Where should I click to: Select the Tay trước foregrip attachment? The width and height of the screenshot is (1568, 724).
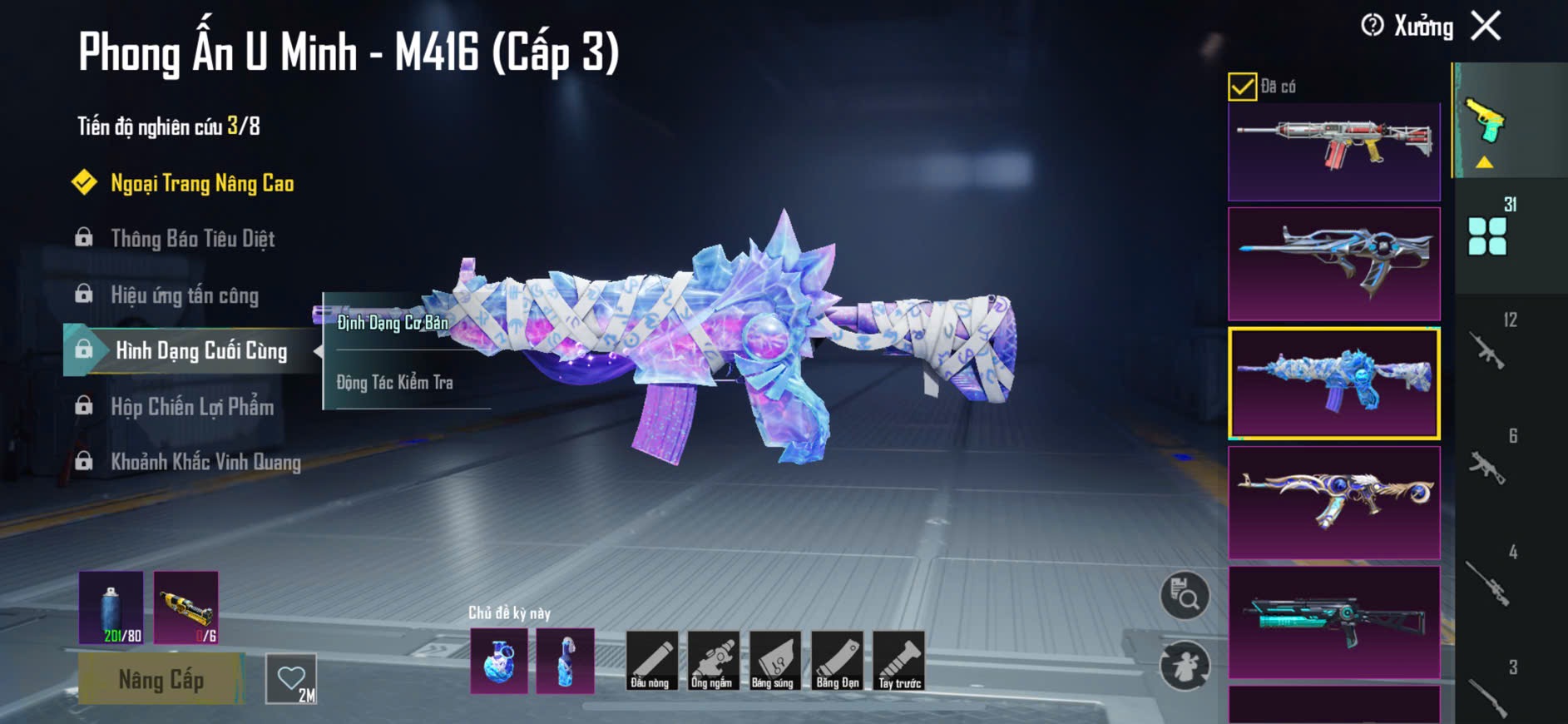click(x=899, y=661)
